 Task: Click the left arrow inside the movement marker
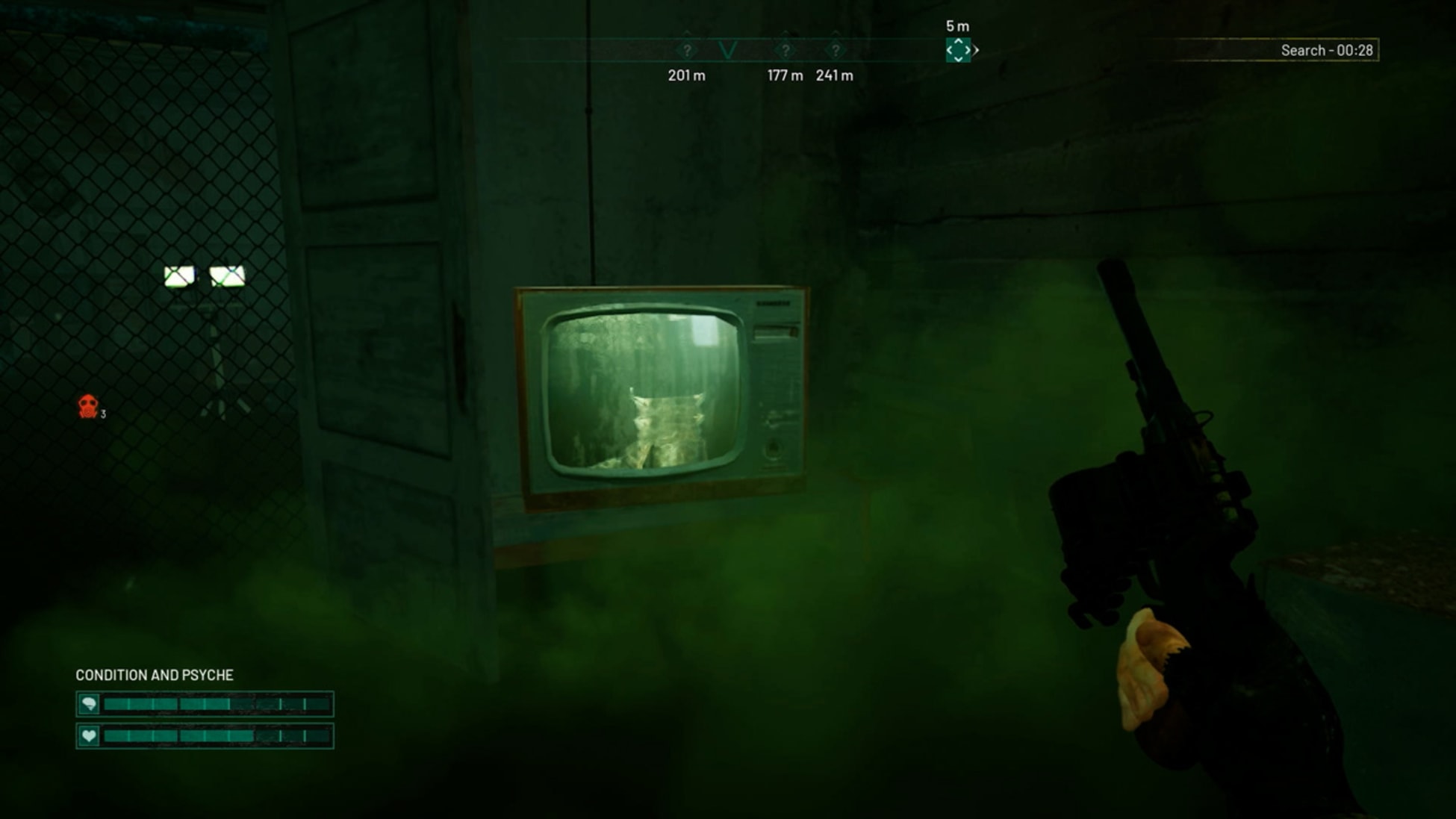click(950, 50)
